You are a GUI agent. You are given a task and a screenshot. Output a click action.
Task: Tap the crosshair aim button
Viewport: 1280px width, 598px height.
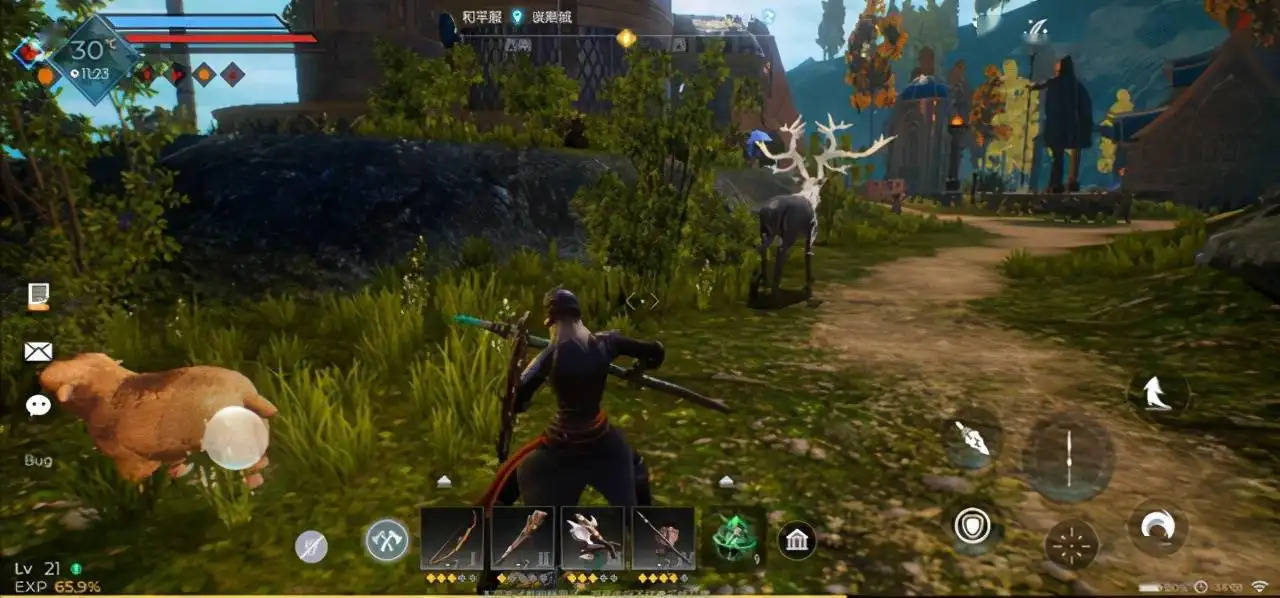[1071, 544]
